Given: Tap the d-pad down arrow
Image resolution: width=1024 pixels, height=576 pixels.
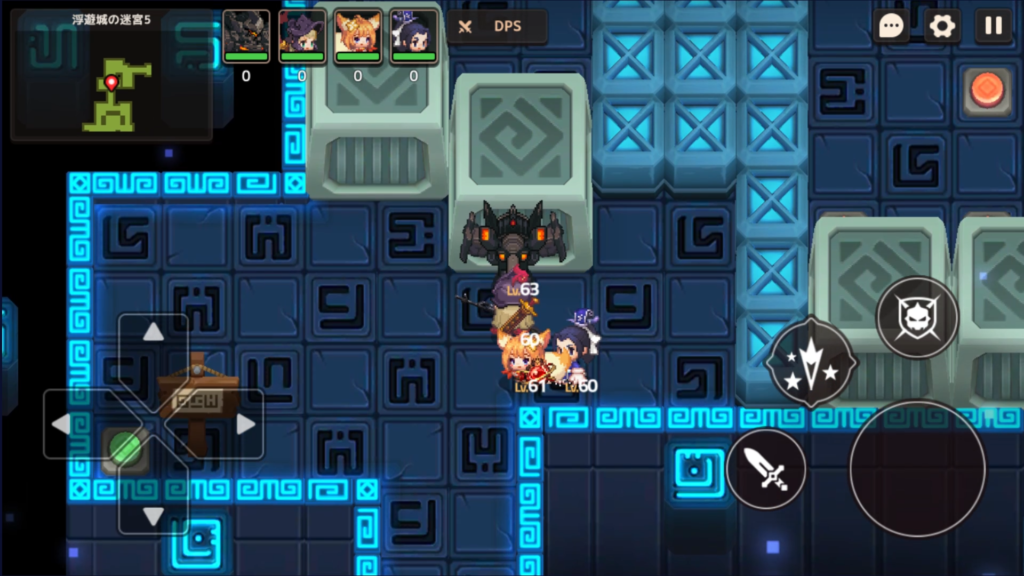Looking at the screenshot, I should 153,514.
